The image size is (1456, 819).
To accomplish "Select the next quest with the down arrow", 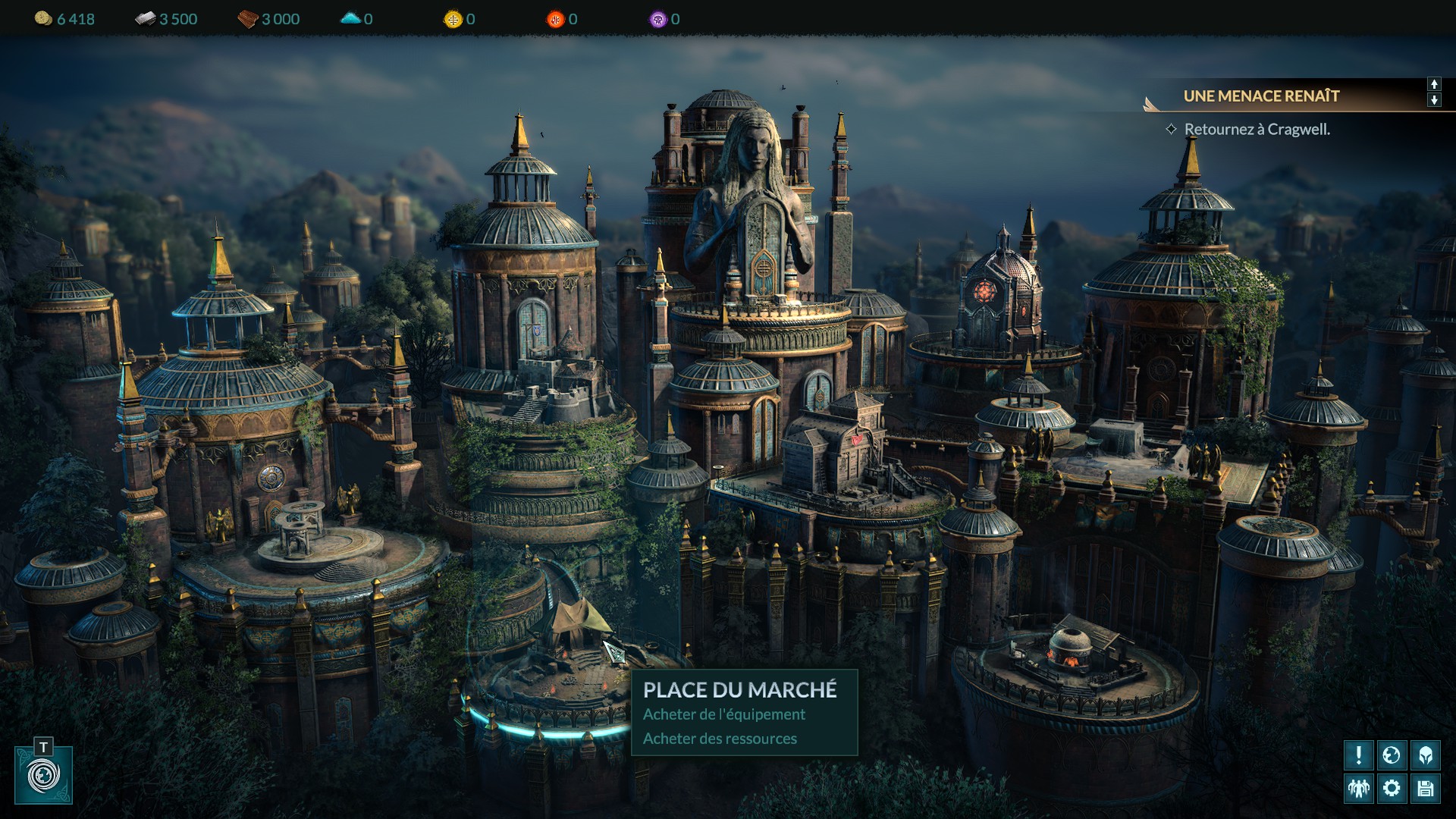I will [x=1434, y=100].
